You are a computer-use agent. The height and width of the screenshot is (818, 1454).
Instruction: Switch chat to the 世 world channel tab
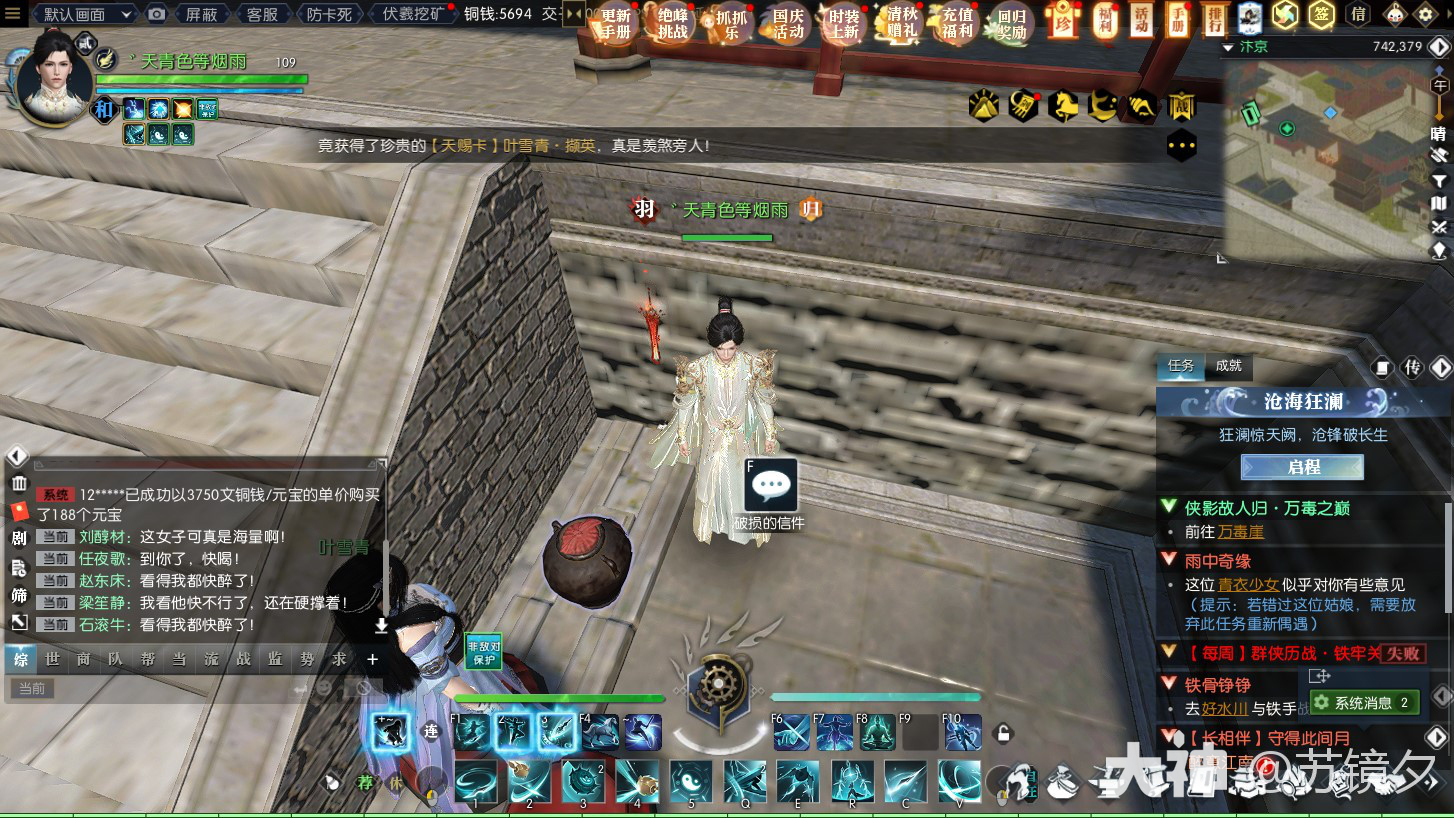pyautogui.click(x=52, y=659)
